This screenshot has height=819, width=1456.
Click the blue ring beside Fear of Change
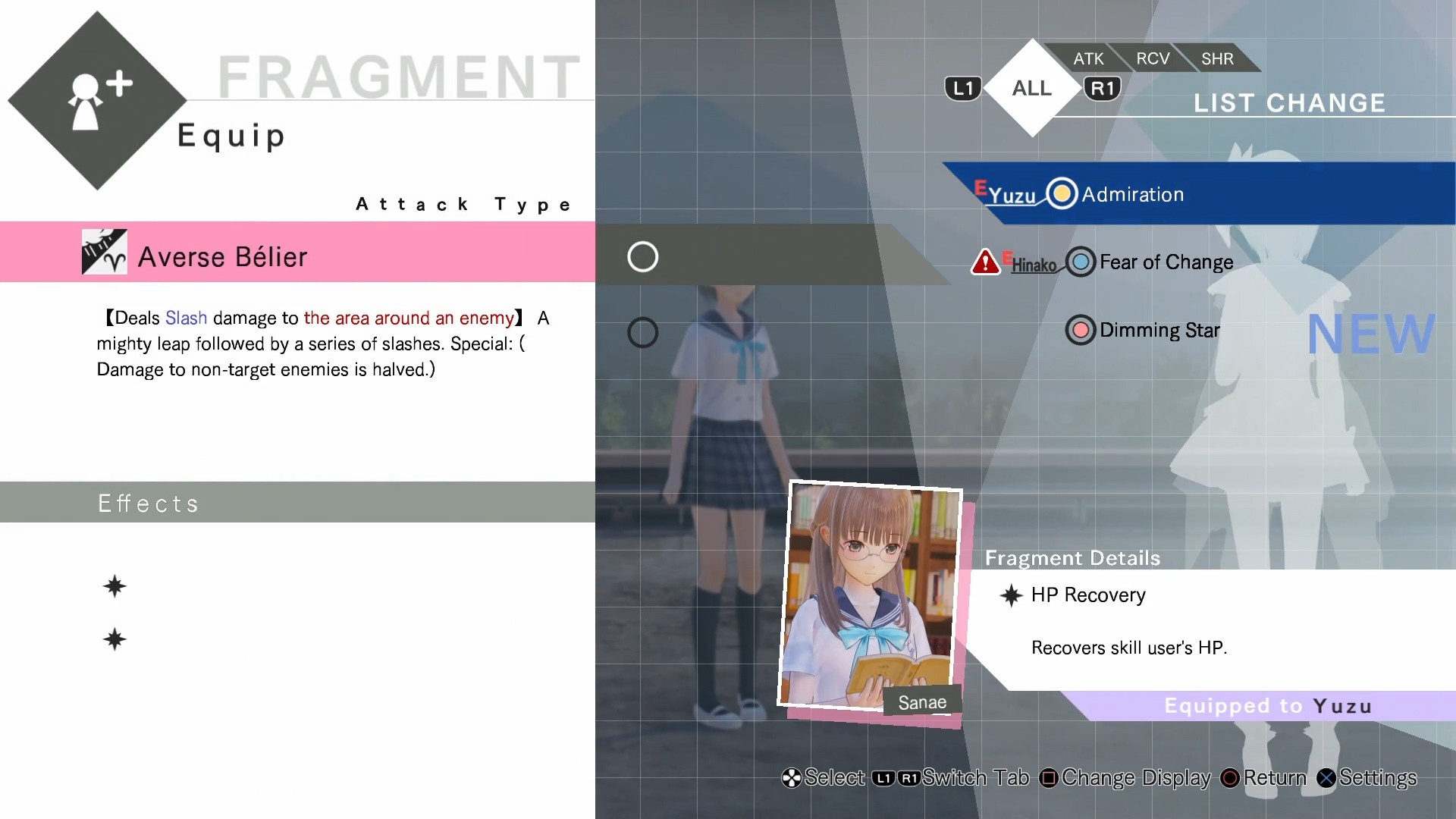[1080, 262]
